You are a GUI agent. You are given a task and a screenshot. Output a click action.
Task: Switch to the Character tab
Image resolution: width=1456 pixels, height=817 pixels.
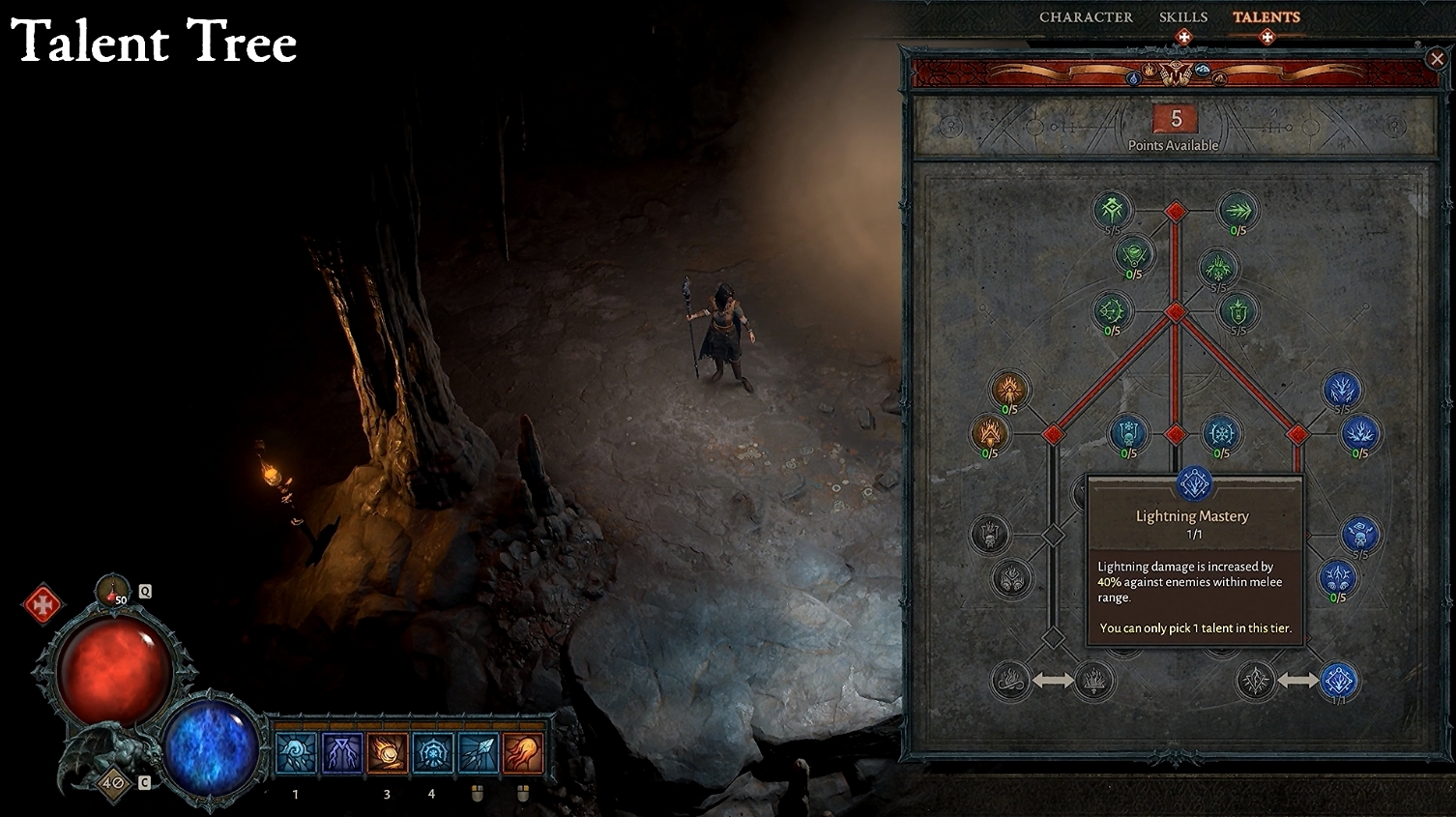1085,17
